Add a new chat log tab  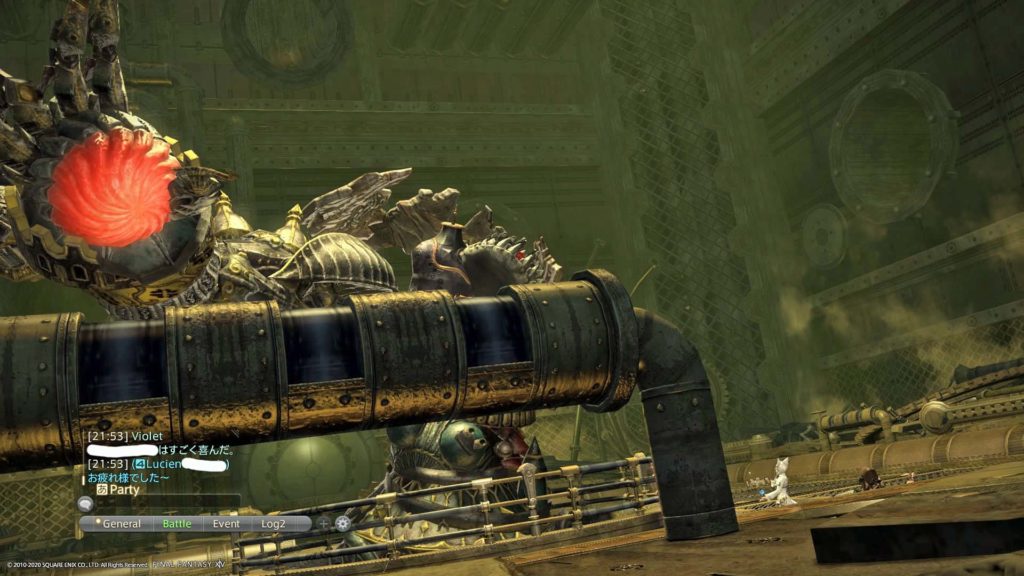pyautogui.click(x=323, y=523)
